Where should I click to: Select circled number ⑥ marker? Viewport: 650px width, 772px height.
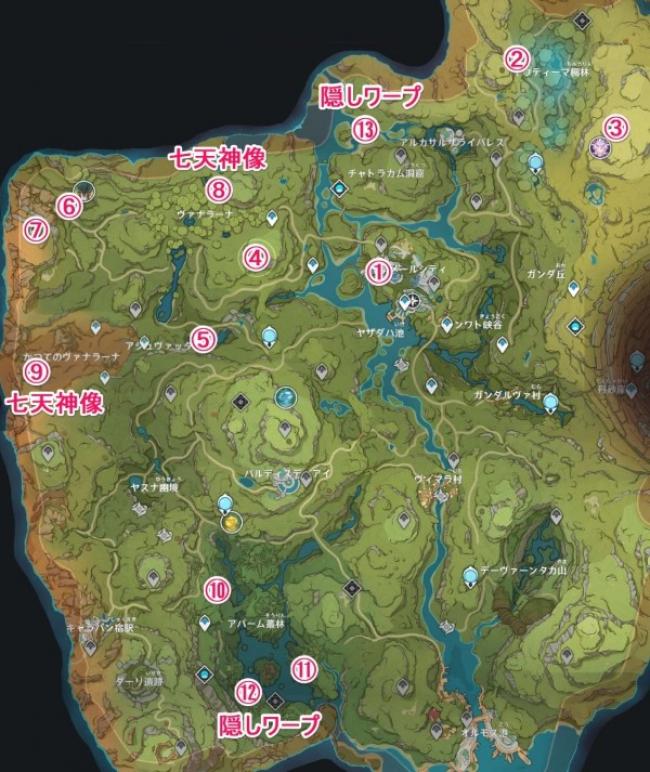68,205
